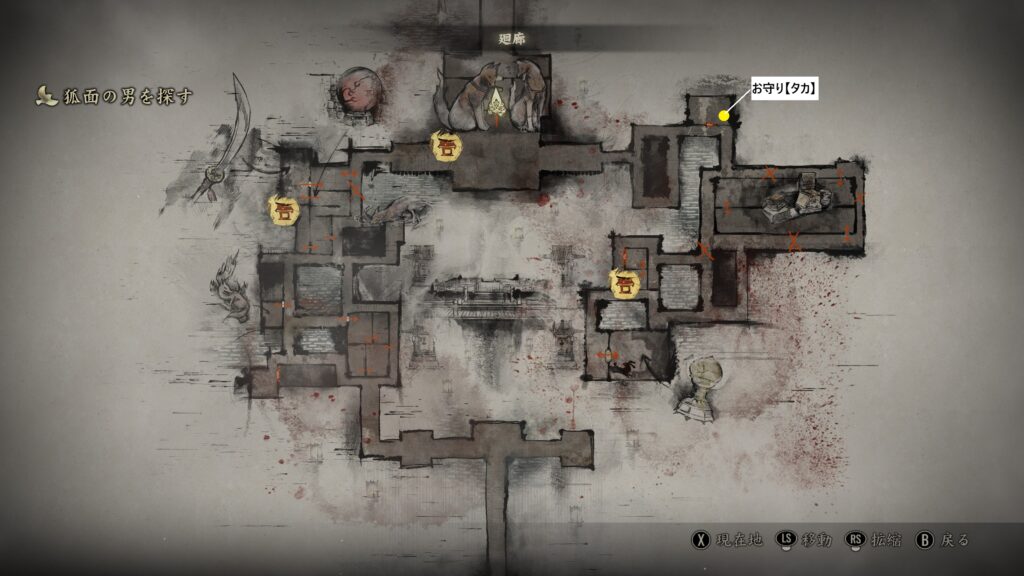Viewport: 1024px width, 576px height.
Task: Click the yellow お守り marker dot
Action: tap(724, 116)
